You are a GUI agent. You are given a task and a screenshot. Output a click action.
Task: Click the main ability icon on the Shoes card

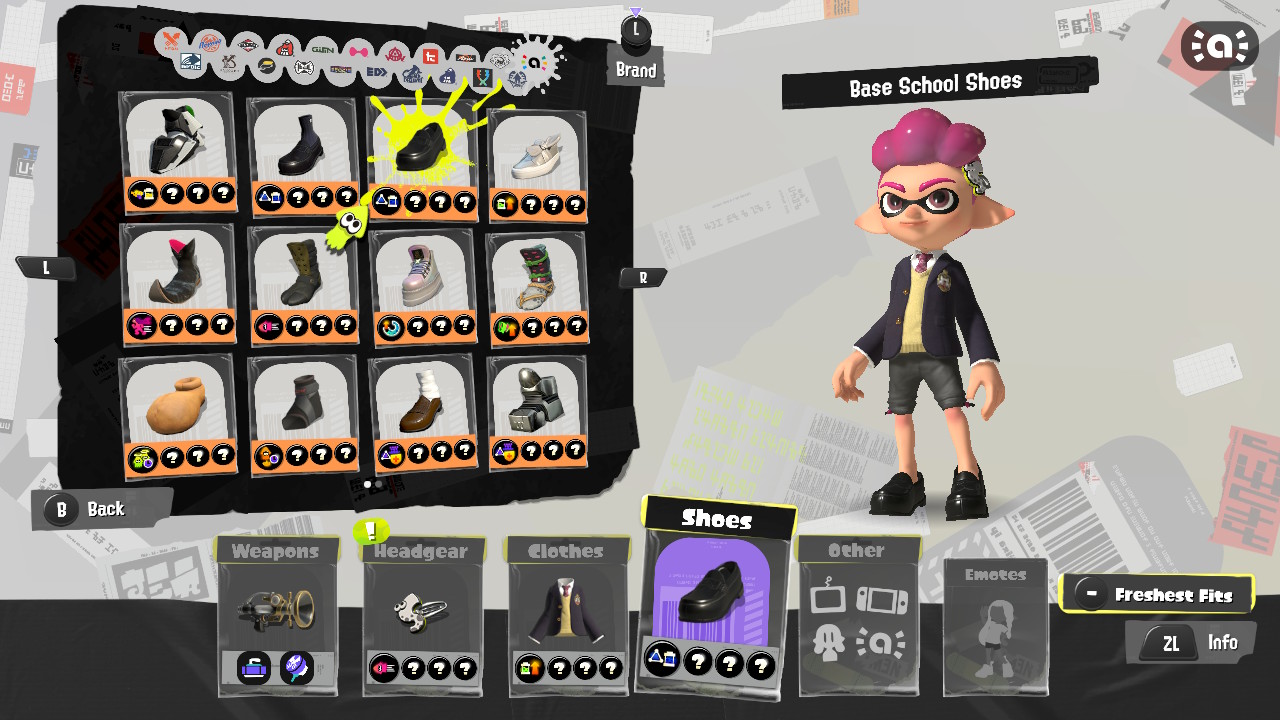pyautogui.click(x=664, y=662)
